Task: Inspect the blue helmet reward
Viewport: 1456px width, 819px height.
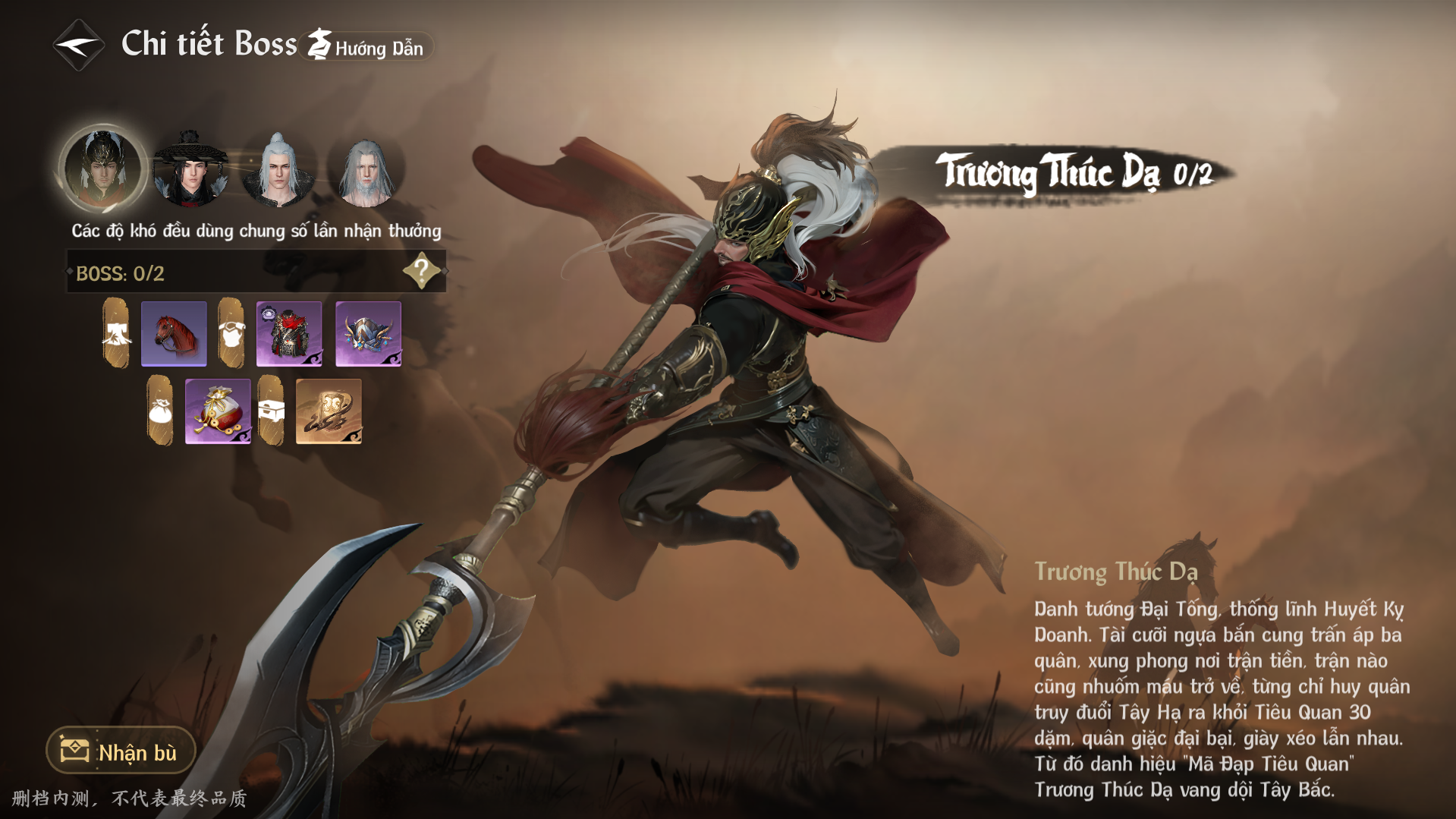Action: pyautogui.click(x=368, y=334)
